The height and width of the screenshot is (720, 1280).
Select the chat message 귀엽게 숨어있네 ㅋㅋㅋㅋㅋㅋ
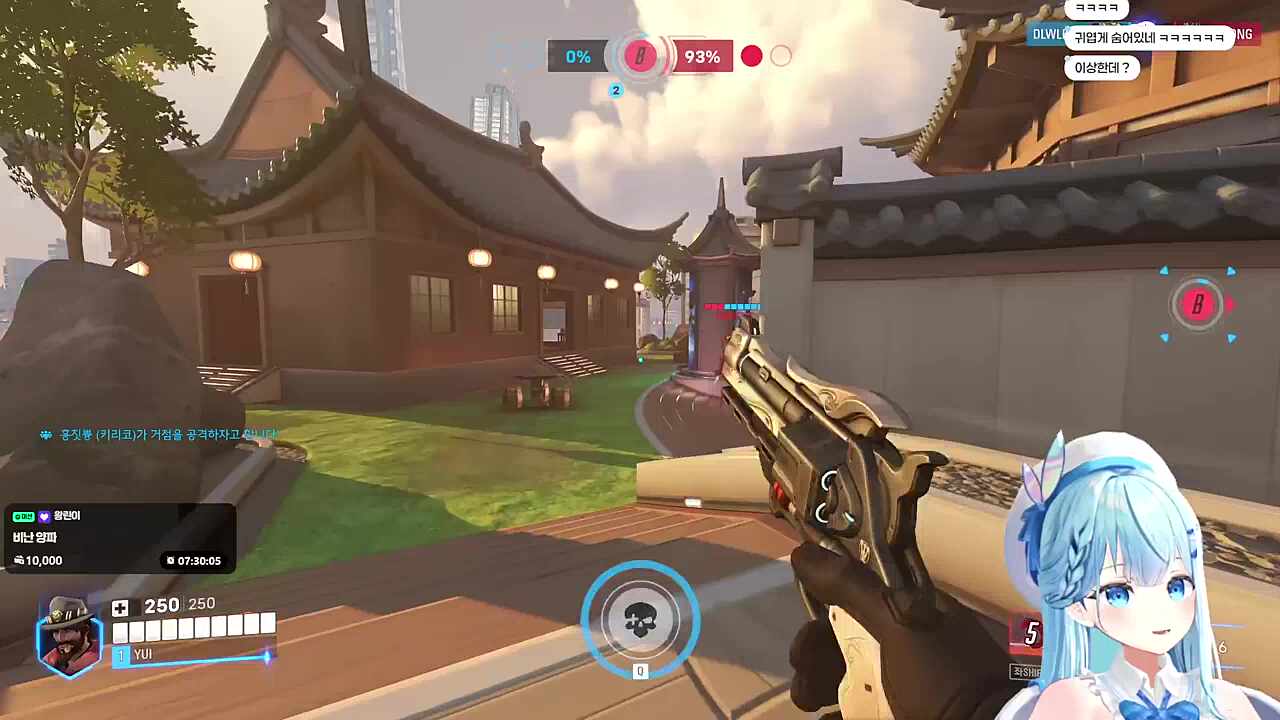tap(1150, 37)
